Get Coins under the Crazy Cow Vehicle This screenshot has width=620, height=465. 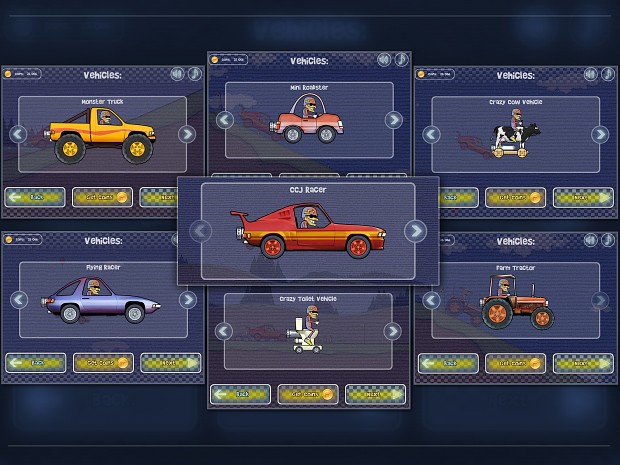coord(515,197)
